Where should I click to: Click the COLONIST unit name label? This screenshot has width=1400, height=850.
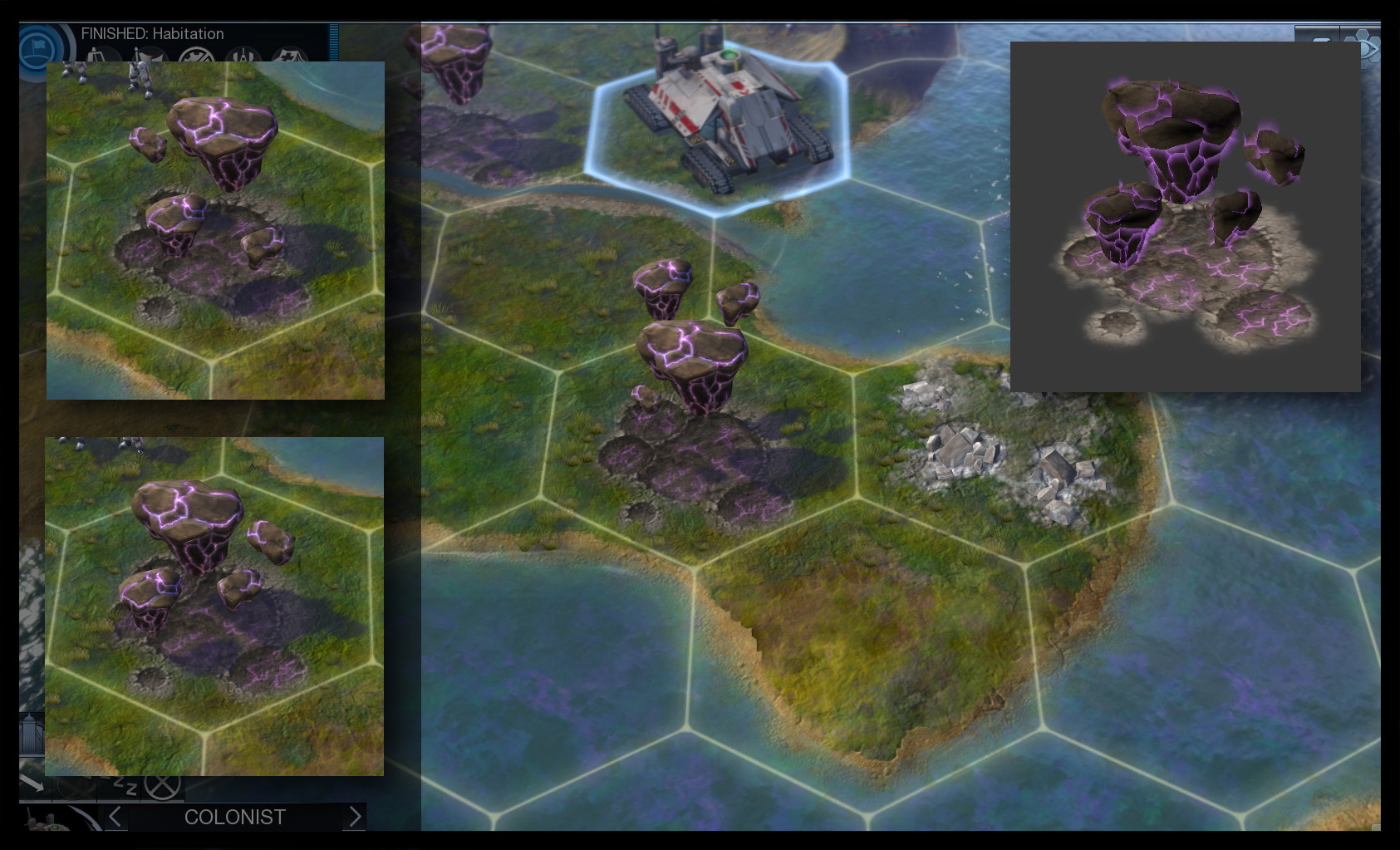pyautogui.click(x=234, y=817)
